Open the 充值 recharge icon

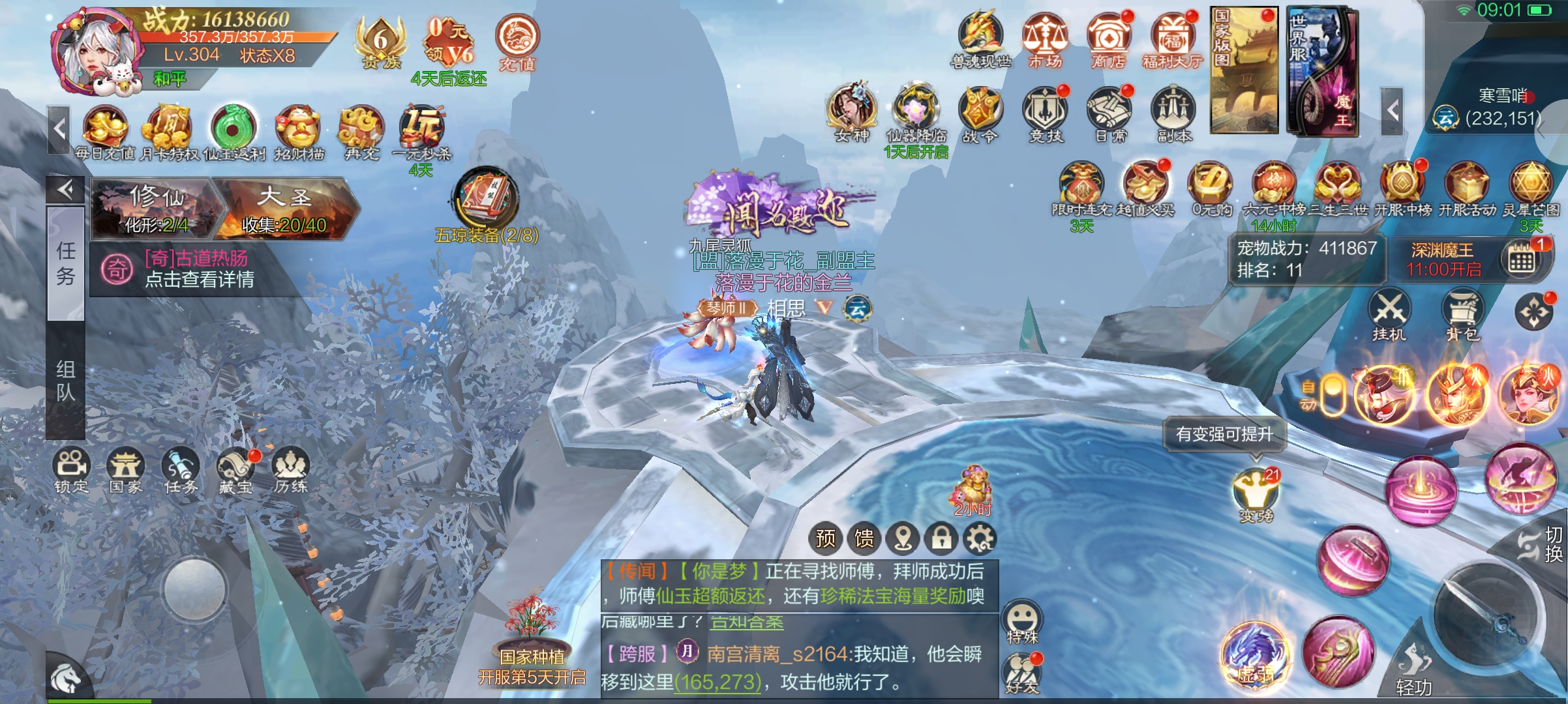tap(517, 40)
